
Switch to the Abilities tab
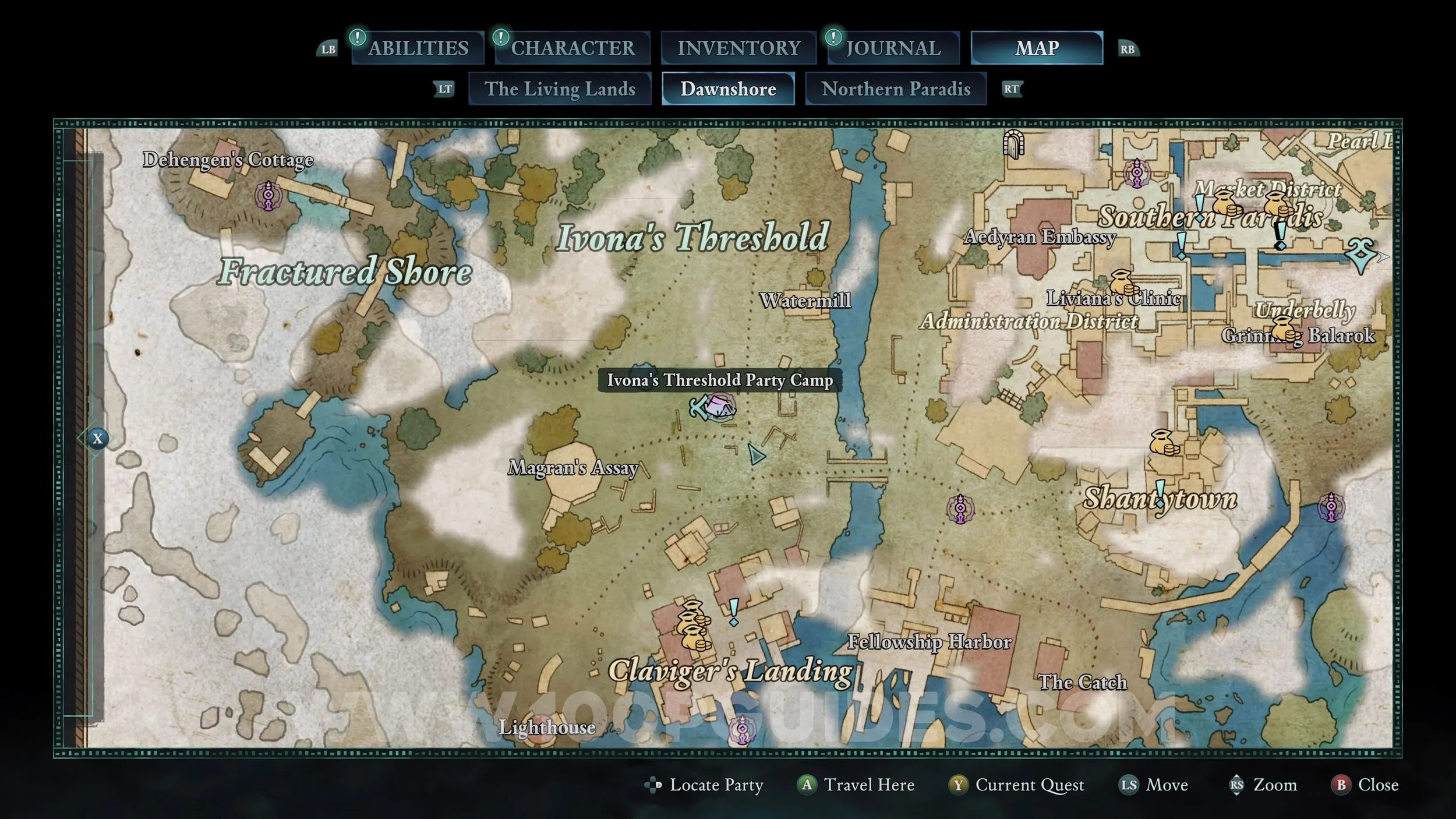pos(418,48)
